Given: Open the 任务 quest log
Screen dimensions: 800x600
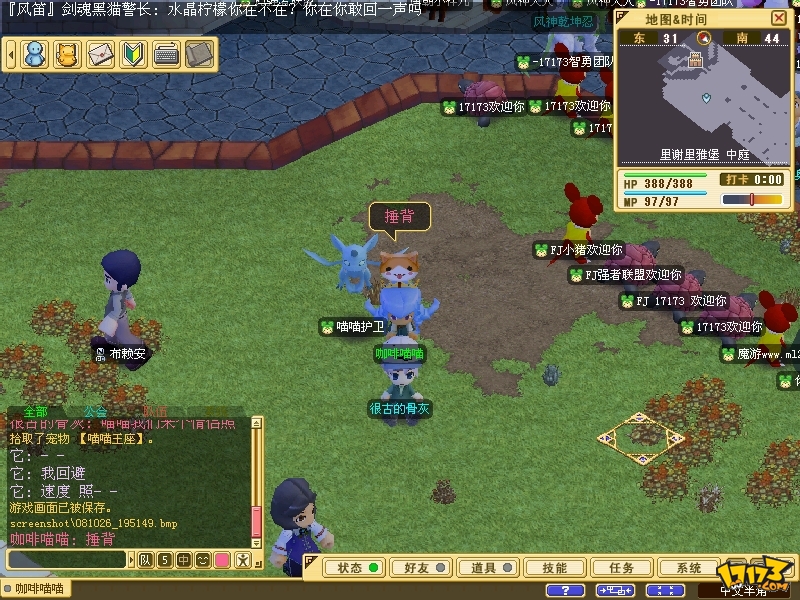Looking at the screenshot, I should pyautogui.click(x=622, y=568).
